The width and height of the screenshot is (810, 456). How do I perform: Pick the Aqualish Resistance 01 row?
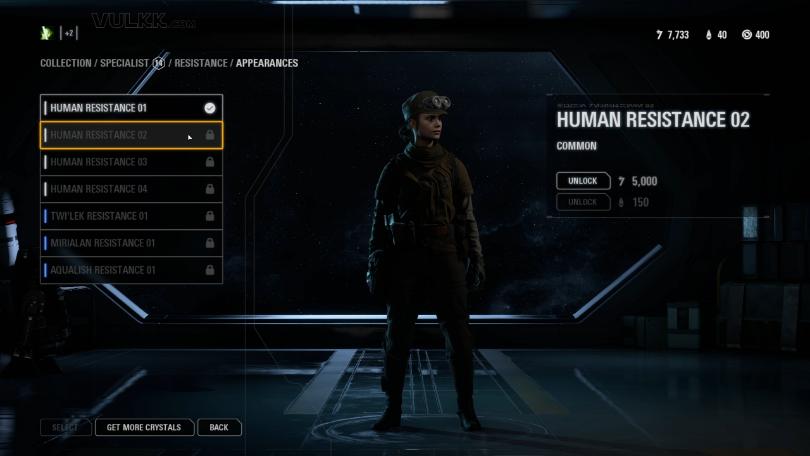pyautogui.click(x=131, y=270)
